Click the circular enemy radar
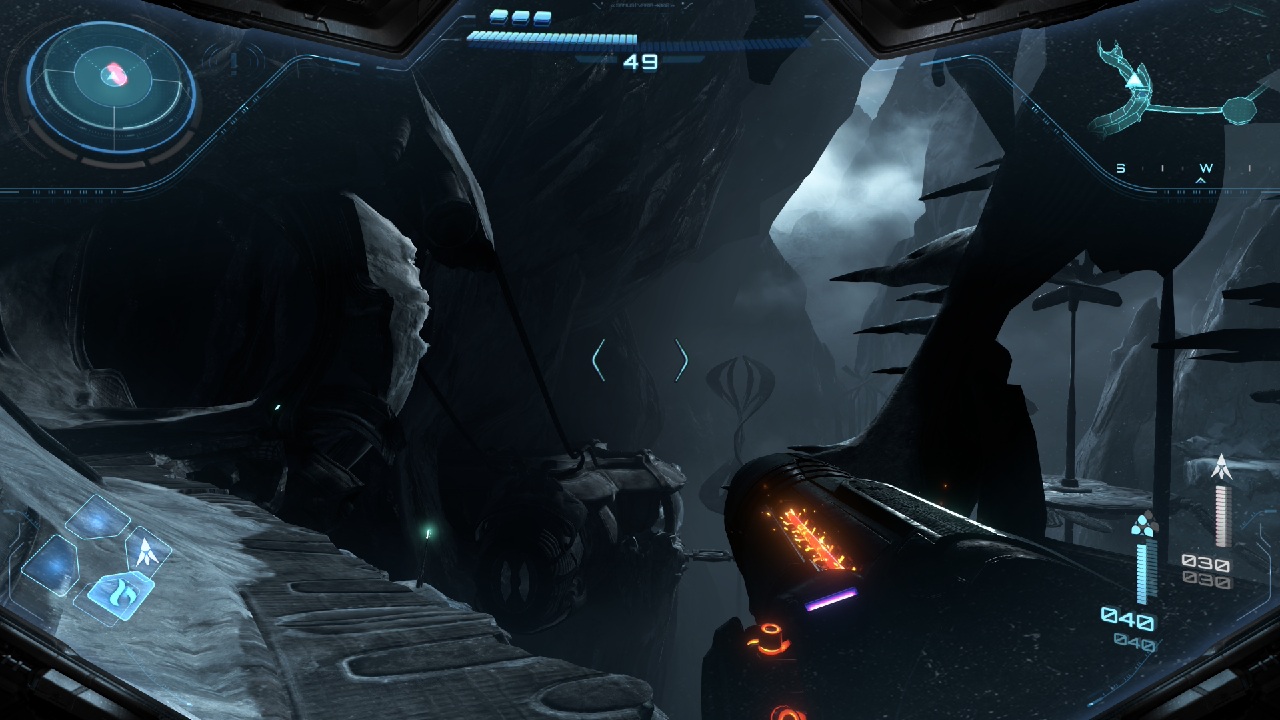This screenshot has height=720, width=1280. (111, 88)
